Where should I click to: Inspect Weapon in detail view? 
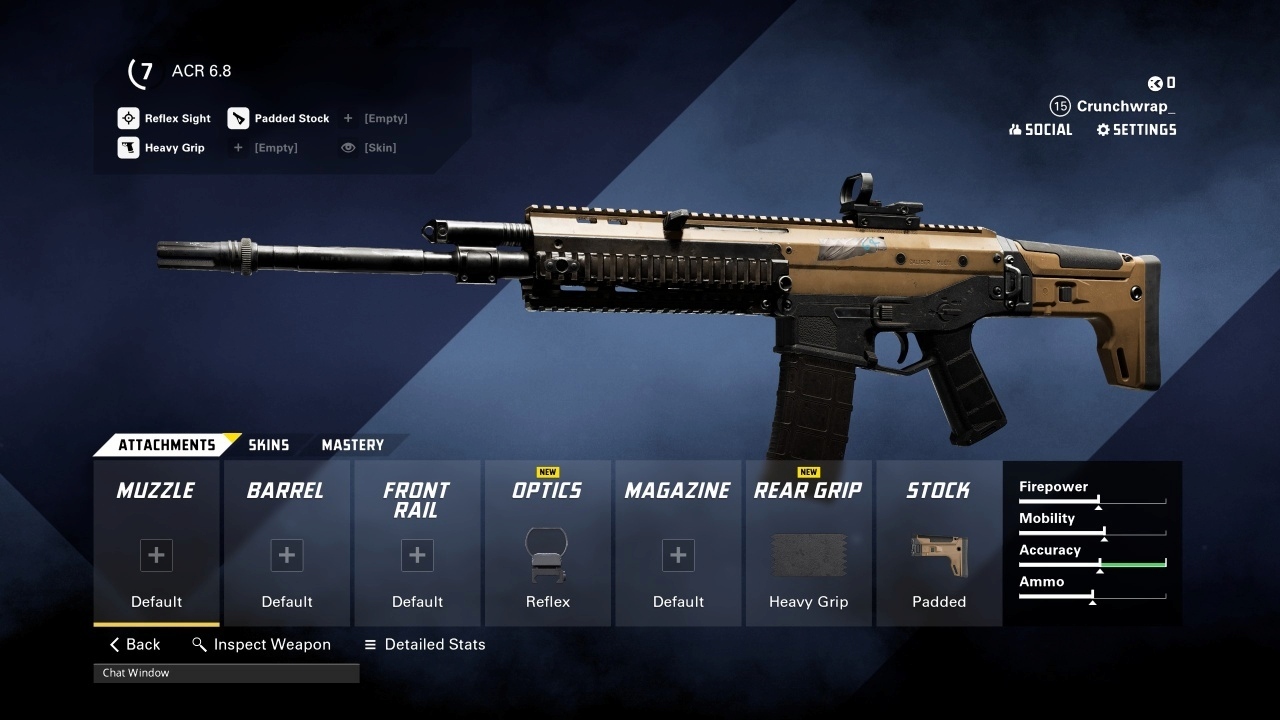(x=262, y=645)
